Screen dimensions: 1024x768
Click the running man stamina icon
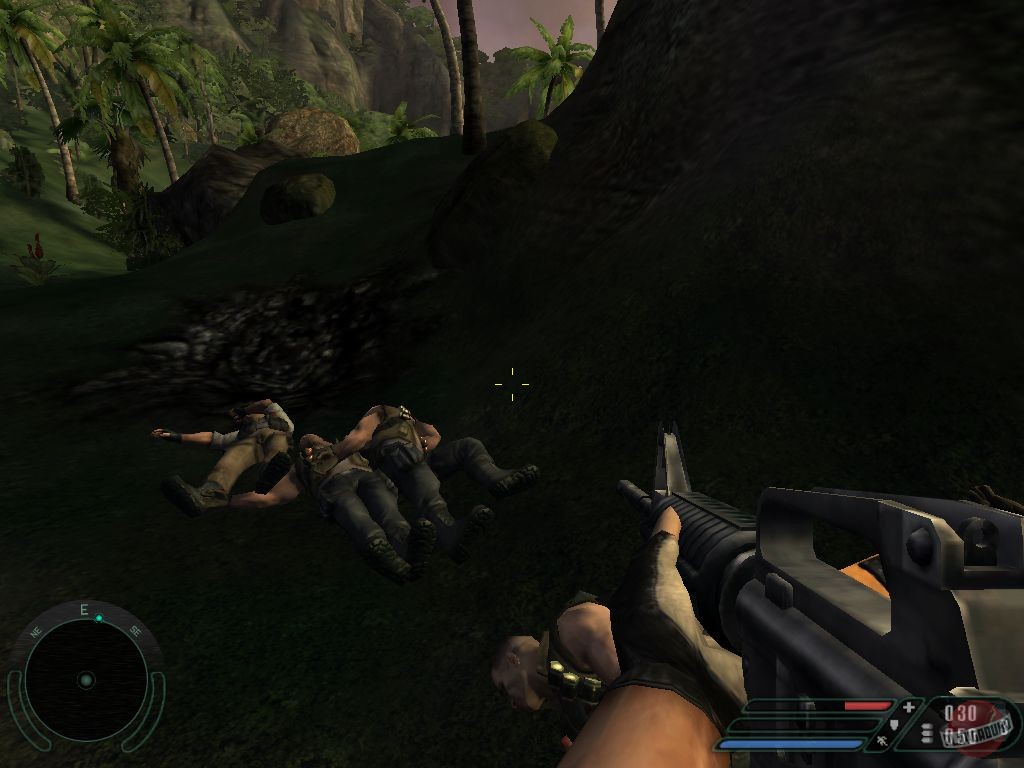pyautogui.click(x=881, y=741)
